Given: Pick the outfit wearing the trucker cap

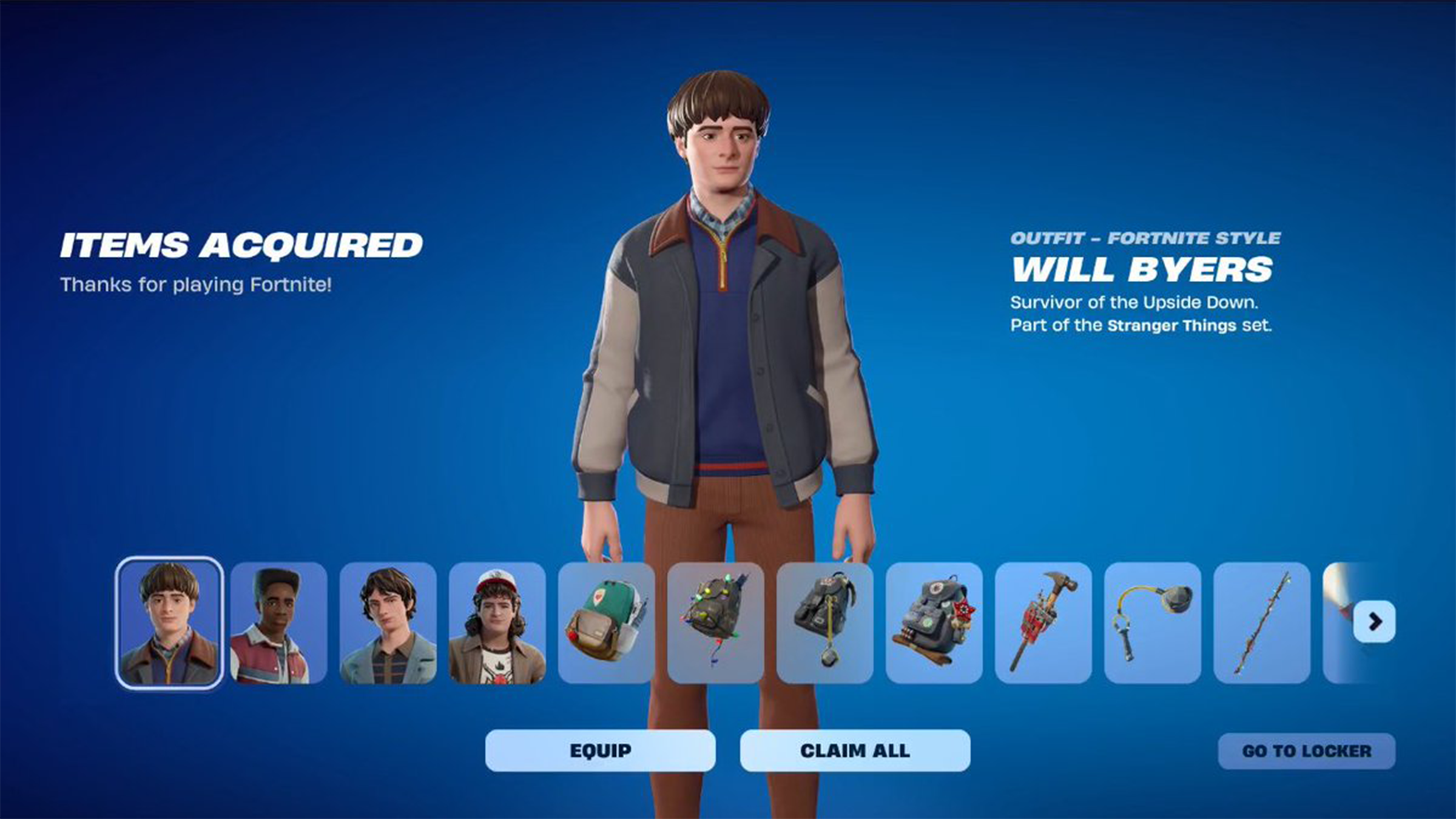Looking at the screenshot, I should pyautogui.click(x=497, y=623).
